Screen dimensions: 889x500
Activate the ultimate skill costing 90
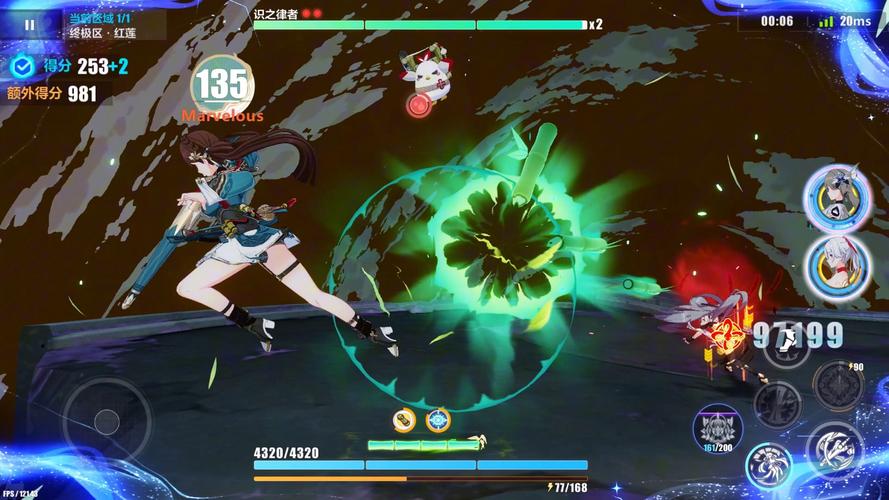click(x=837, y=385)
